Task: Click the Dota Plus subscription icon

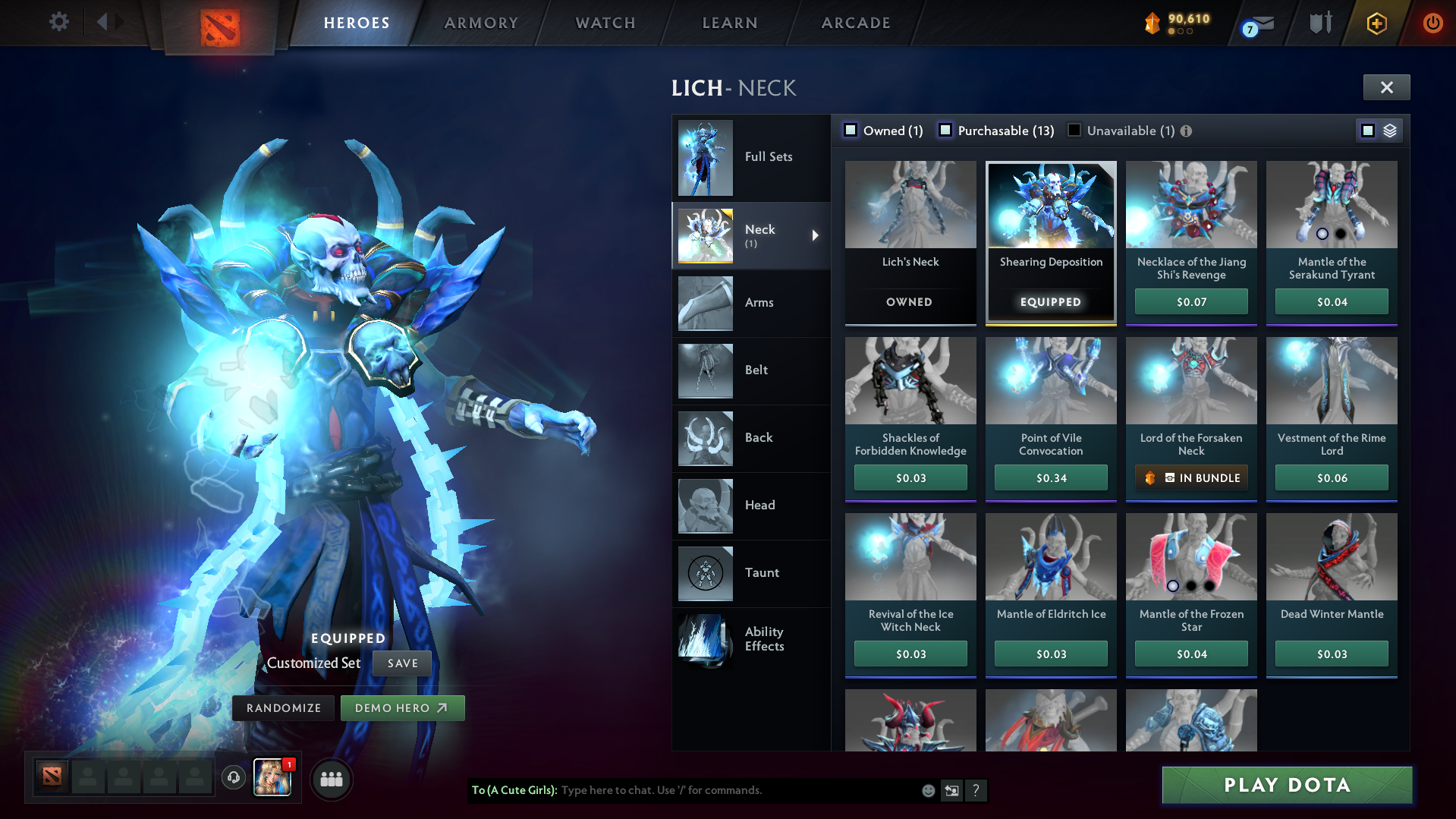Action: click(1376, 23)
